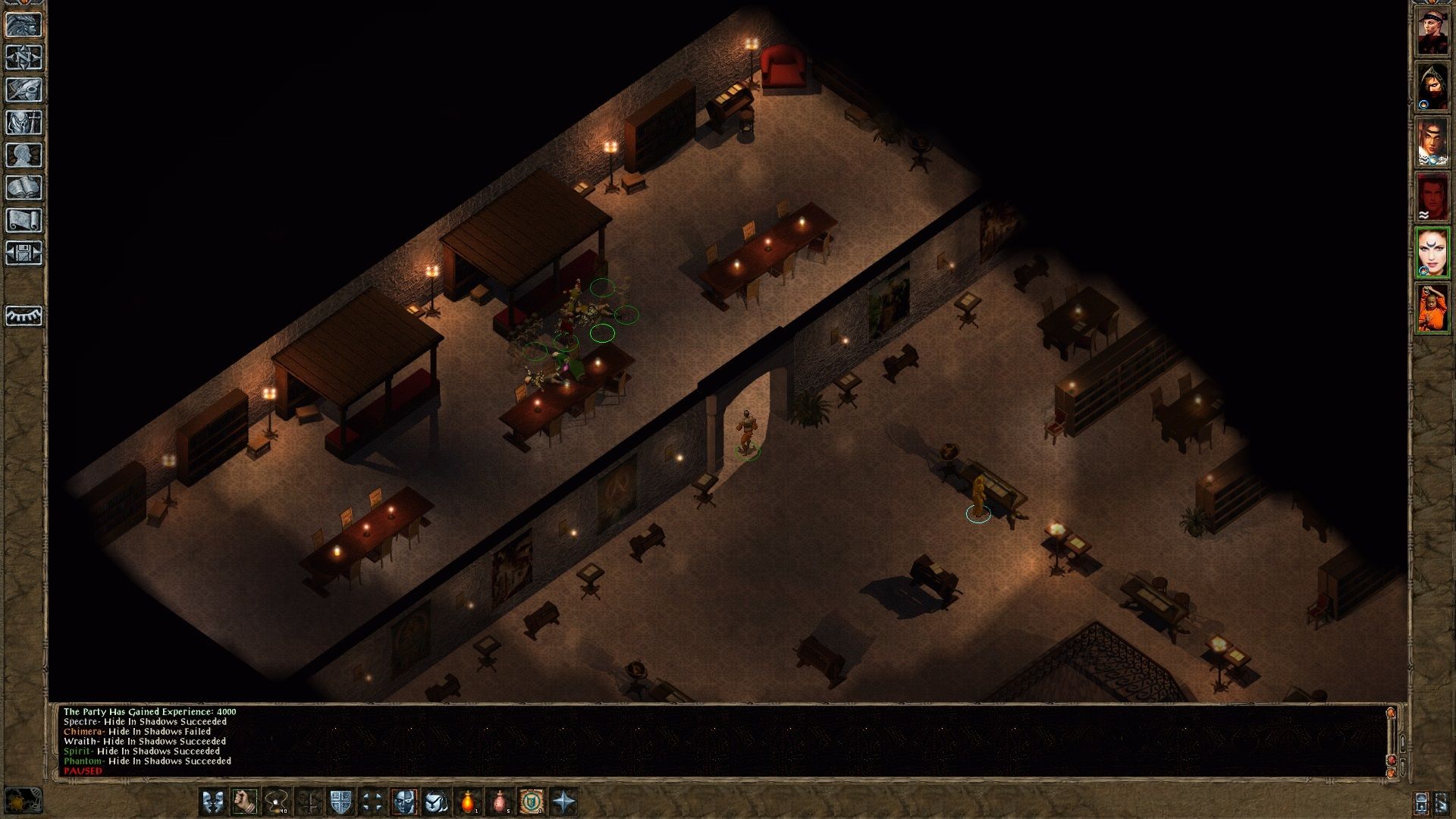The width and height of the screenshot is (1456, 819).
Task: Open the area map with the compass button
Action: click(x=24, y=57)
